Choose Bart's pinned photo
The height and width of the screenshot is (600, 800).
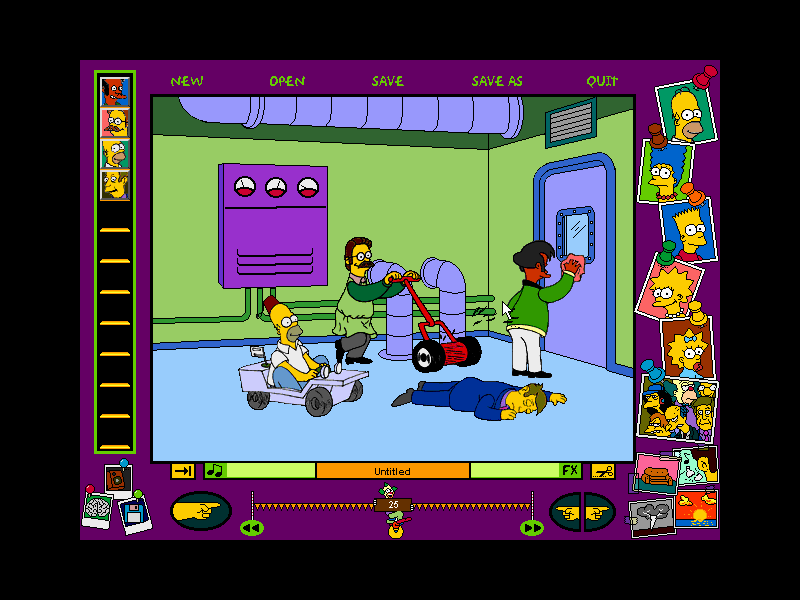coord(689,228)
